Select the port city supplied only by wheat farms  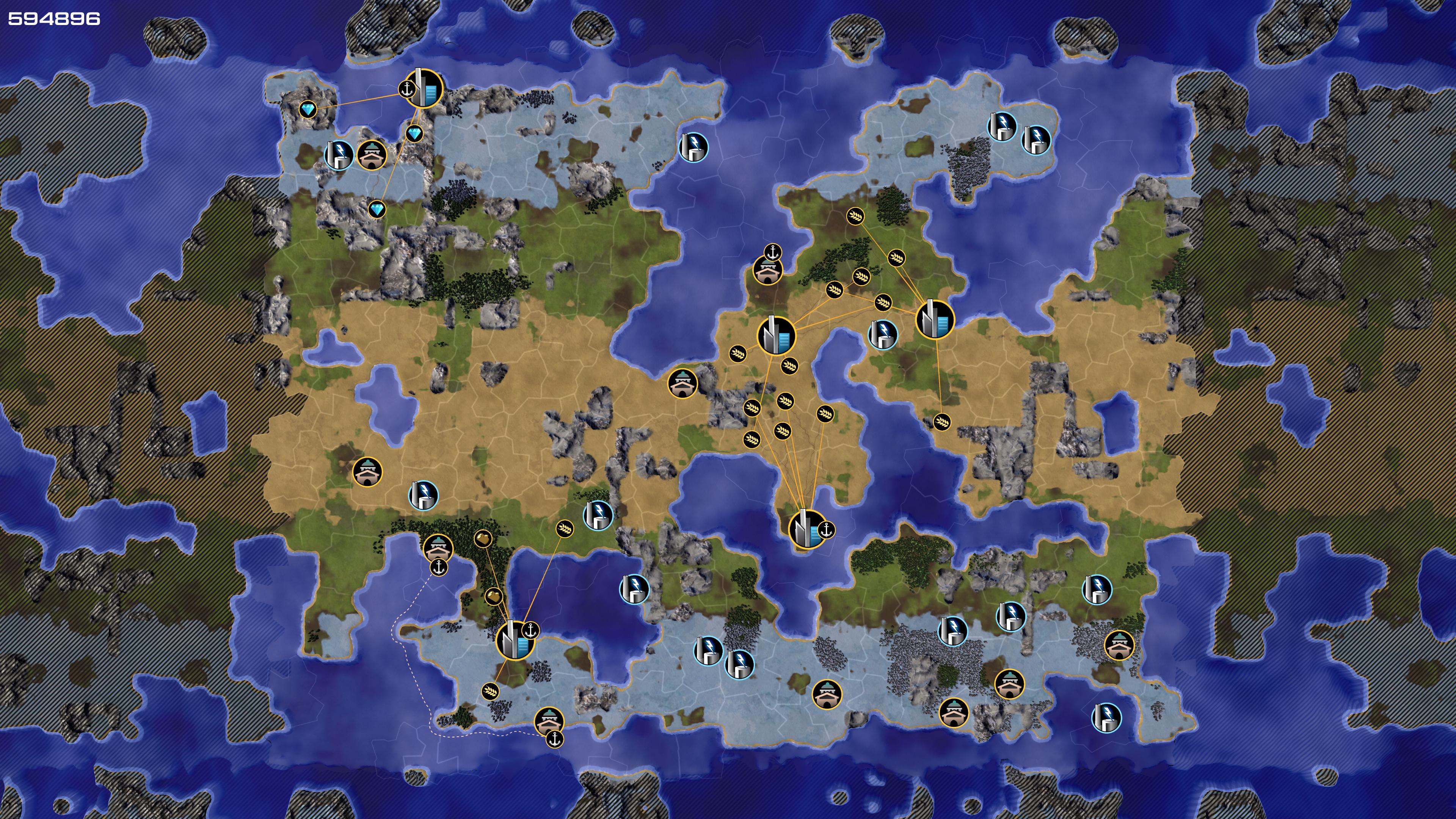click(x=807, y=529)
